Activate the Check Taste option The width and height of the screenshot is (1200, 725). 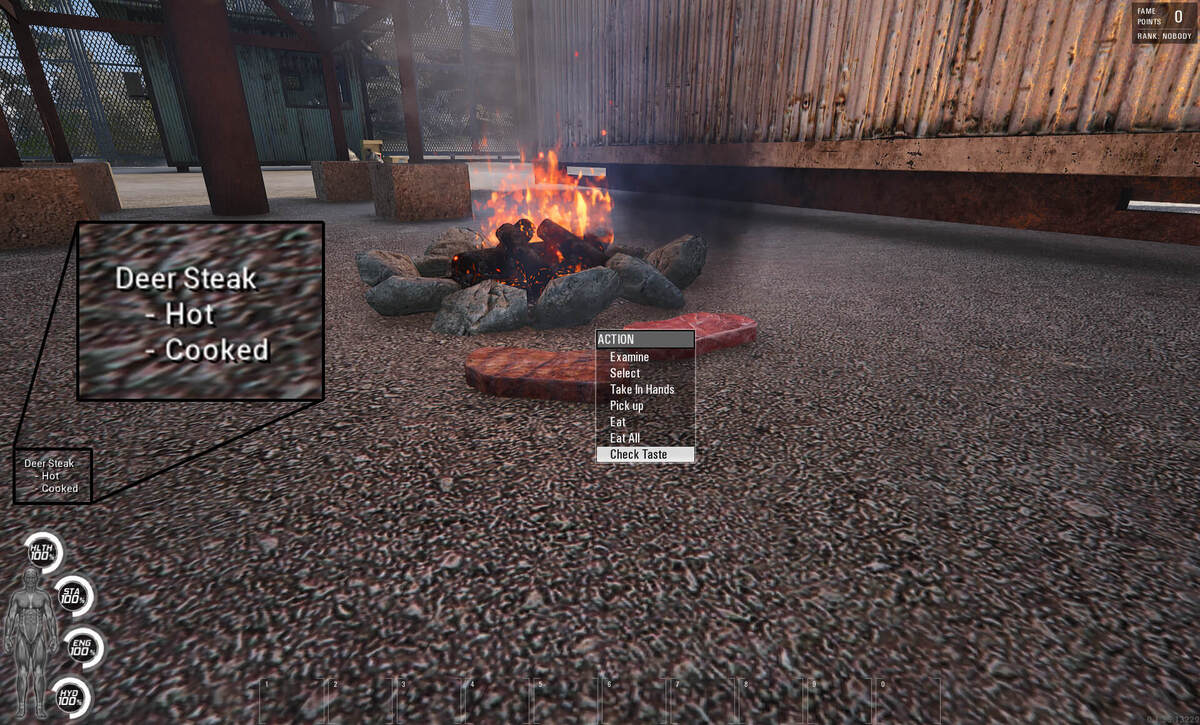click(638, 454)
